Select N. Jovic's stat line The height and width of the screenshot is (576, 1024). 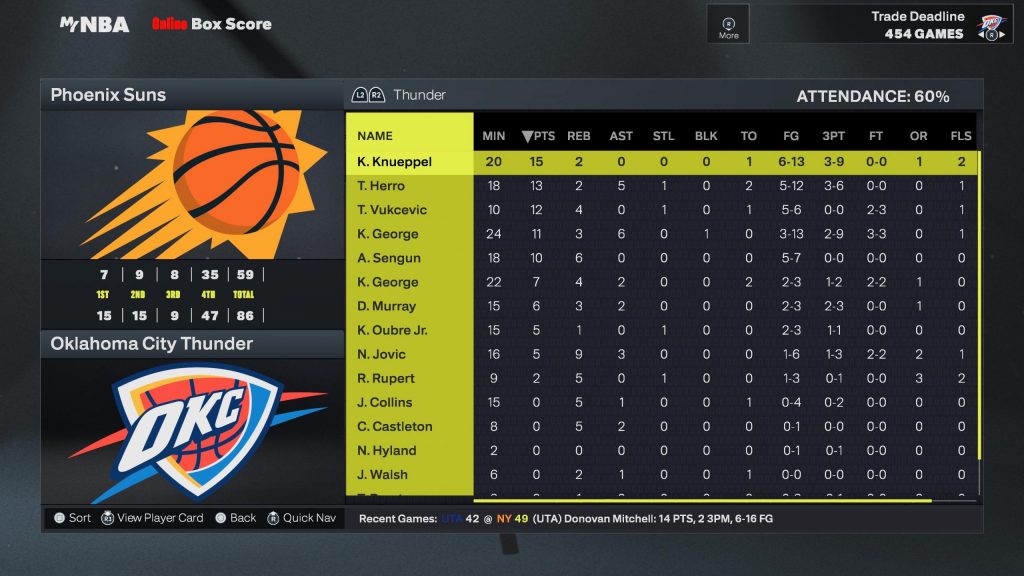[381, 354]
